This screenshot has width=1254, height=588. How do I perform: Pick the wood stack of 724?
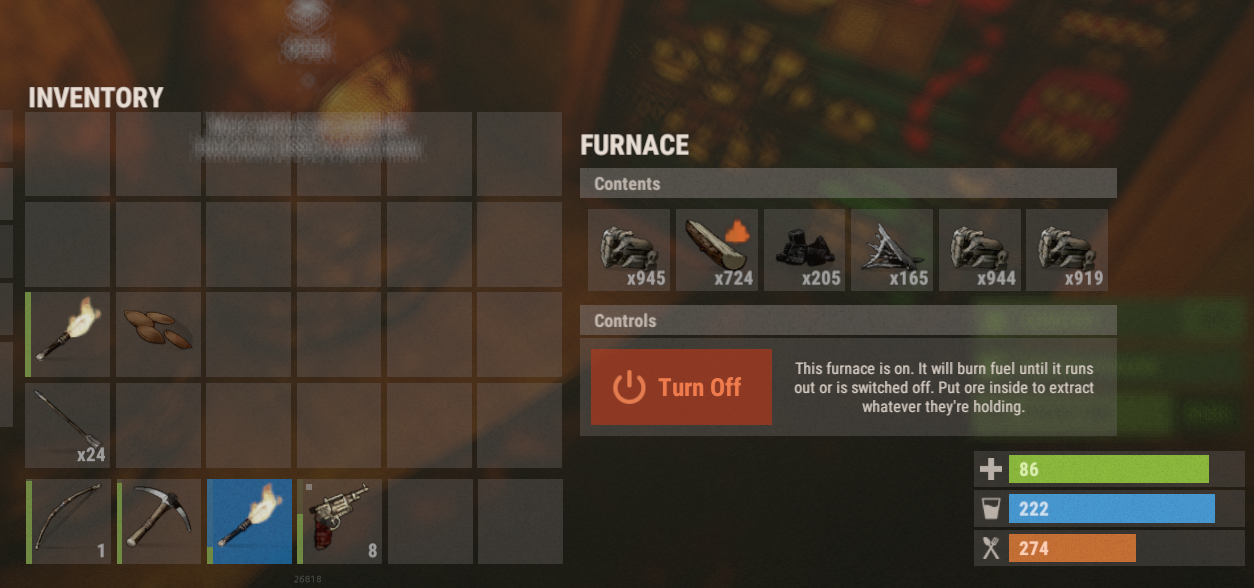(717, 250)
